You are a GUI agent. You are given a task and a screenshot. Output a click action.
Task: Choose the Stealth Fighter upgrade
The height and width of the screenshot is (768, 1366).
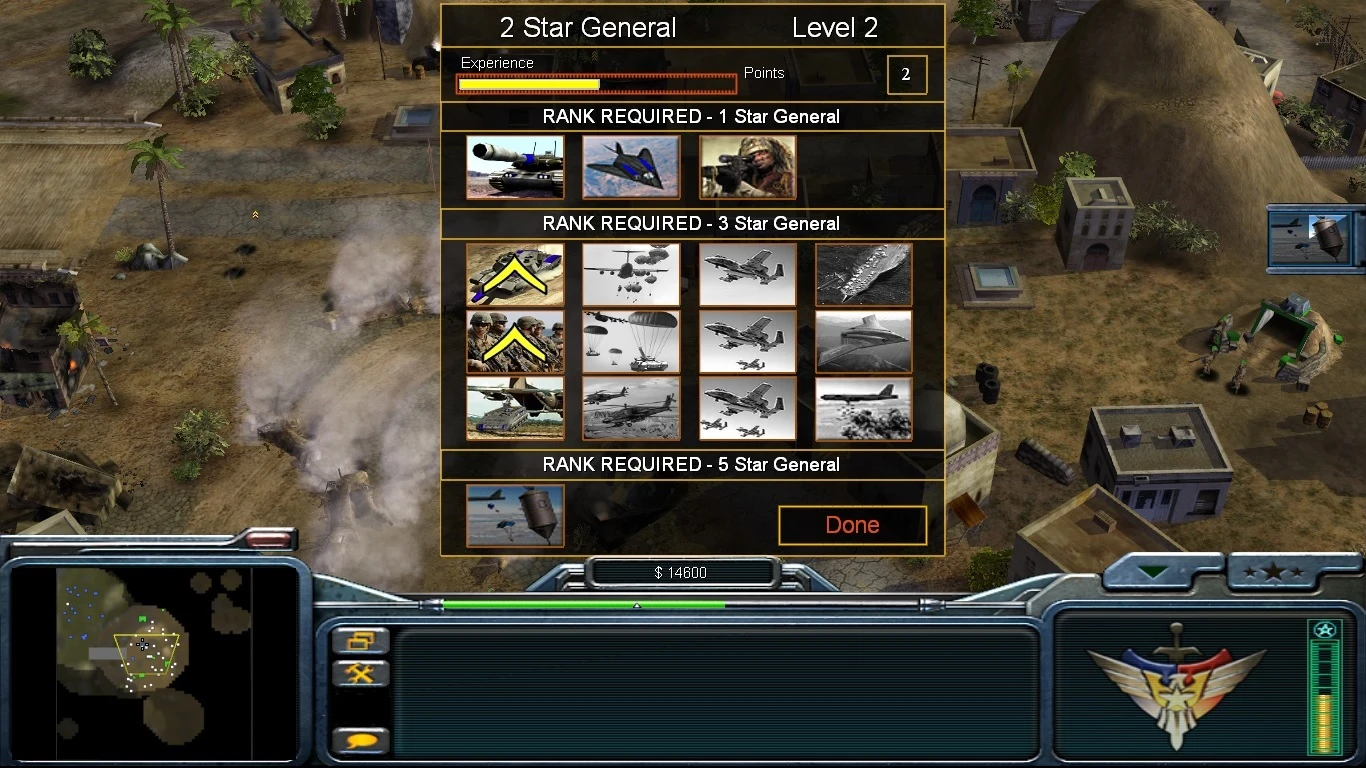(630, 166)
